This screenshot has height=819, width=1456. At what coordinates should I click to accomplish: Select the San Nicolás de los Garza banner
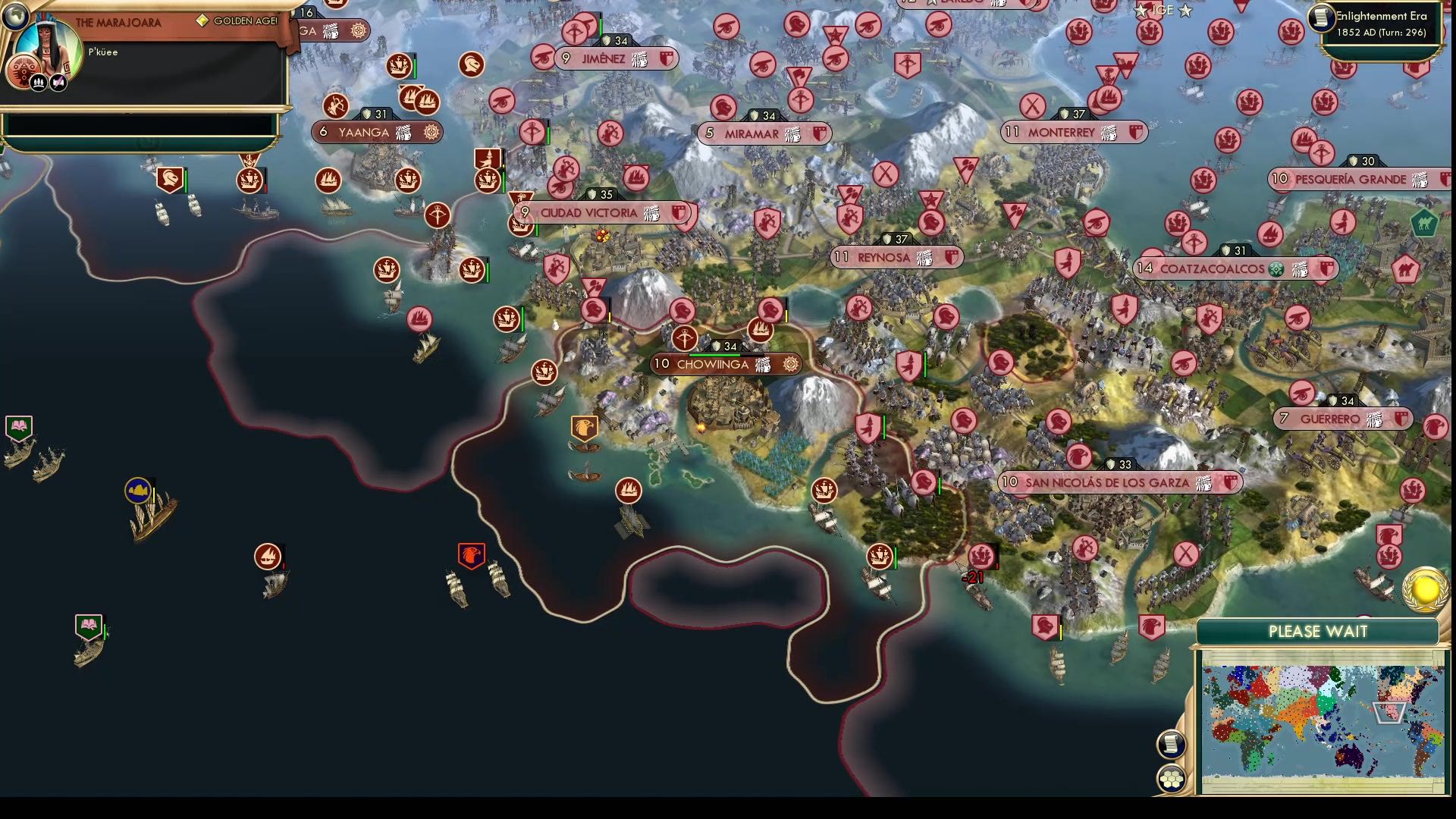(1117, 482)
